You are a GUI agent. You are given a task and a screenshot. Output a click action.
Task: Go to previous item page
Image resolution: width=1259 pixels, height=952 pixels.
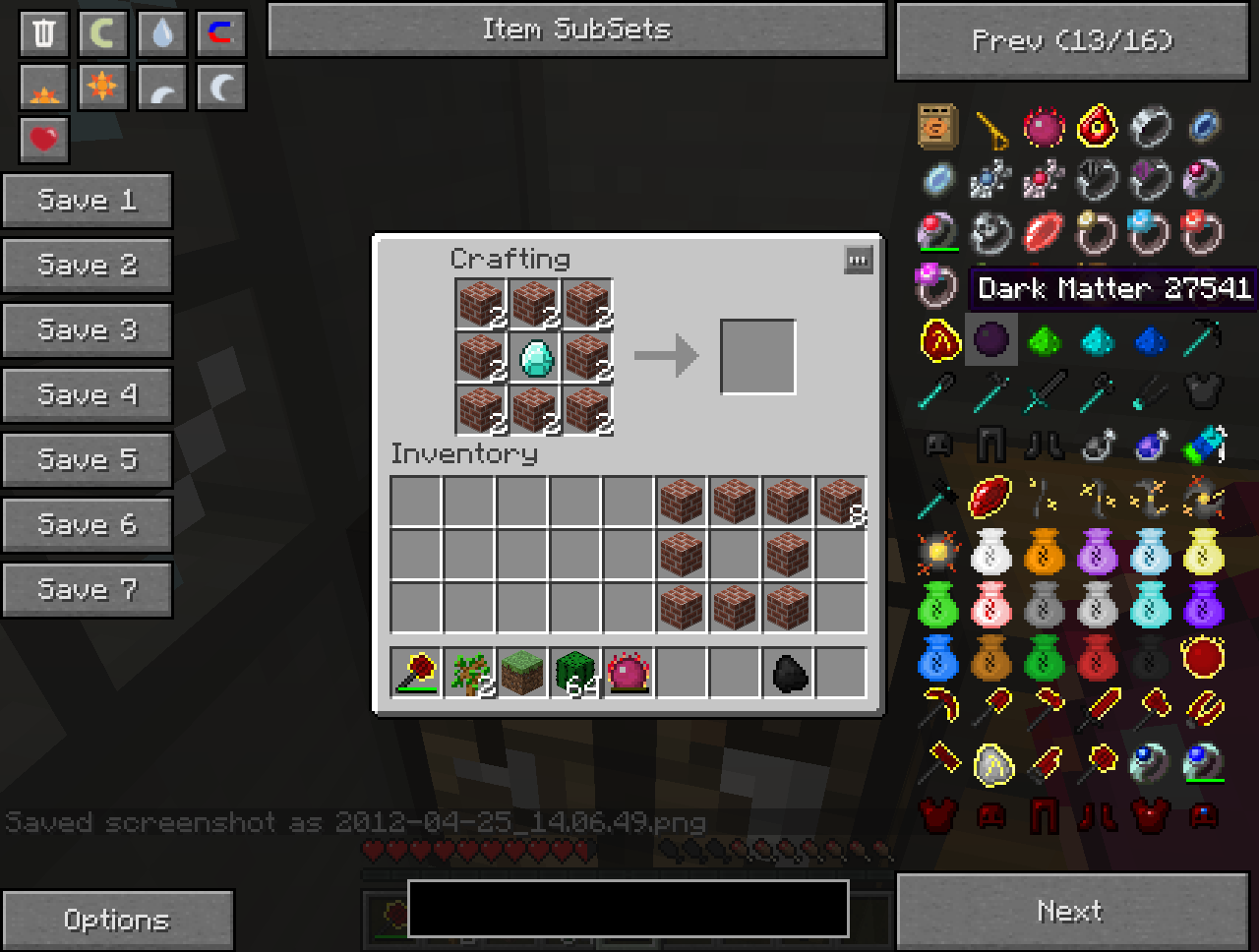[1072, 41]
